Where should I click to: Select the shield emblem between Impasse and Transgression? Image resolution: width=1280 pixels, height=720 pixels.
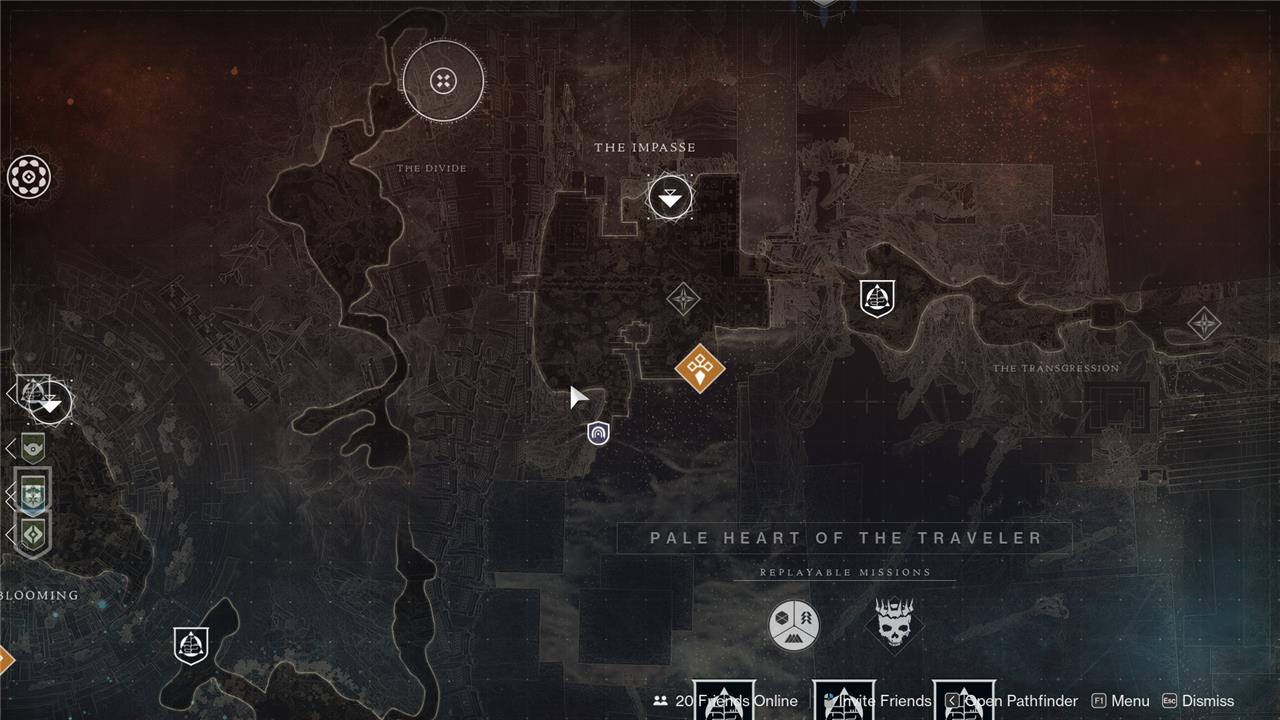click(877, 298)
